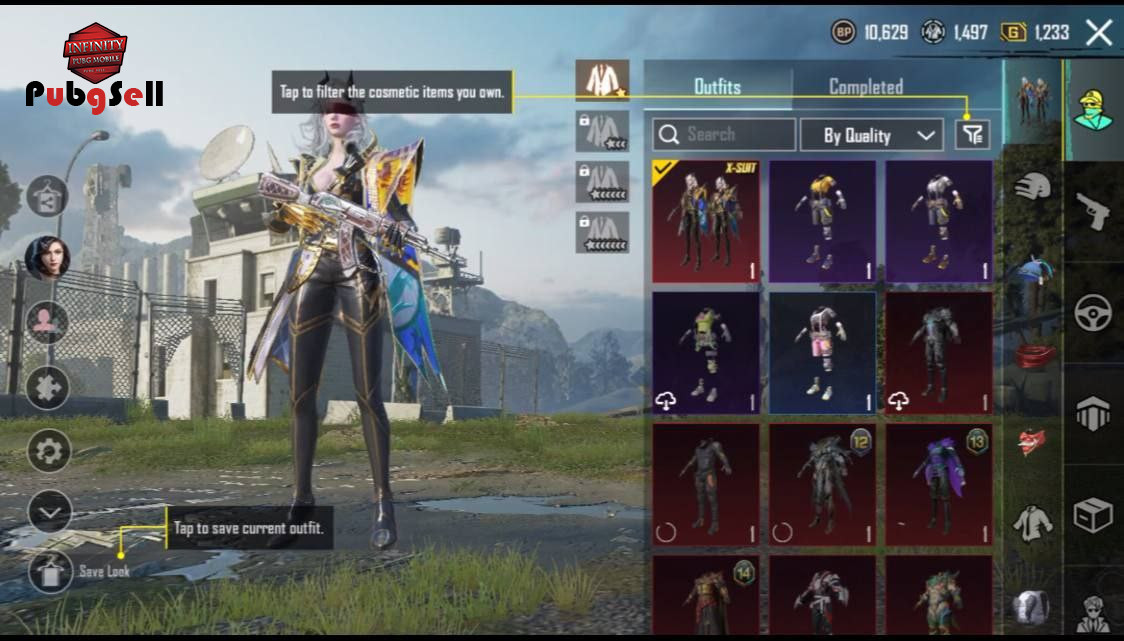This screenshot has height=641, width=1124.
Task: Open the gear-shaped settings icon
Action: (47, 452)
